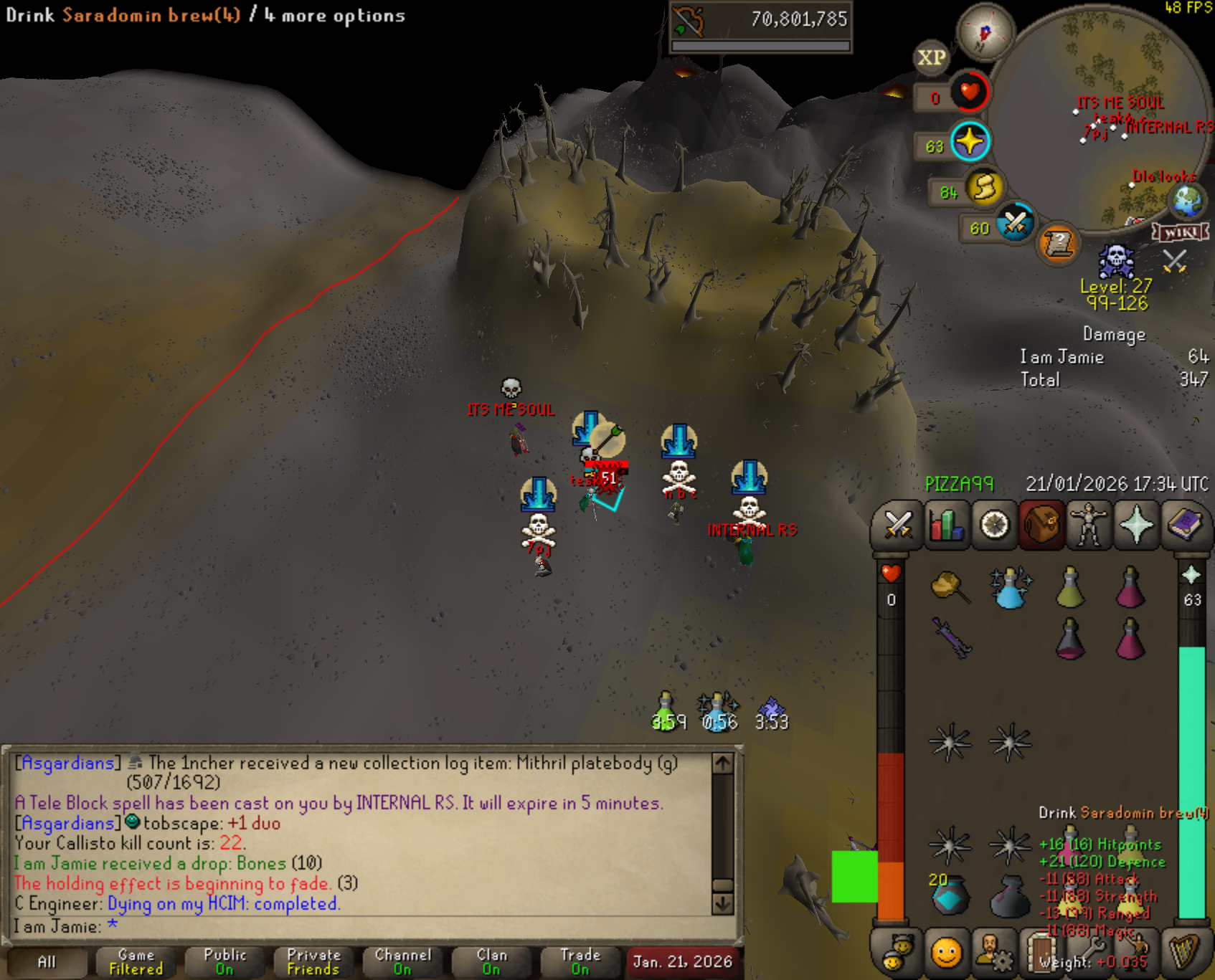The image size is (1215, 980).
Task: Drink the blue sparkling potion in inventory
Action: point(1009,588)
